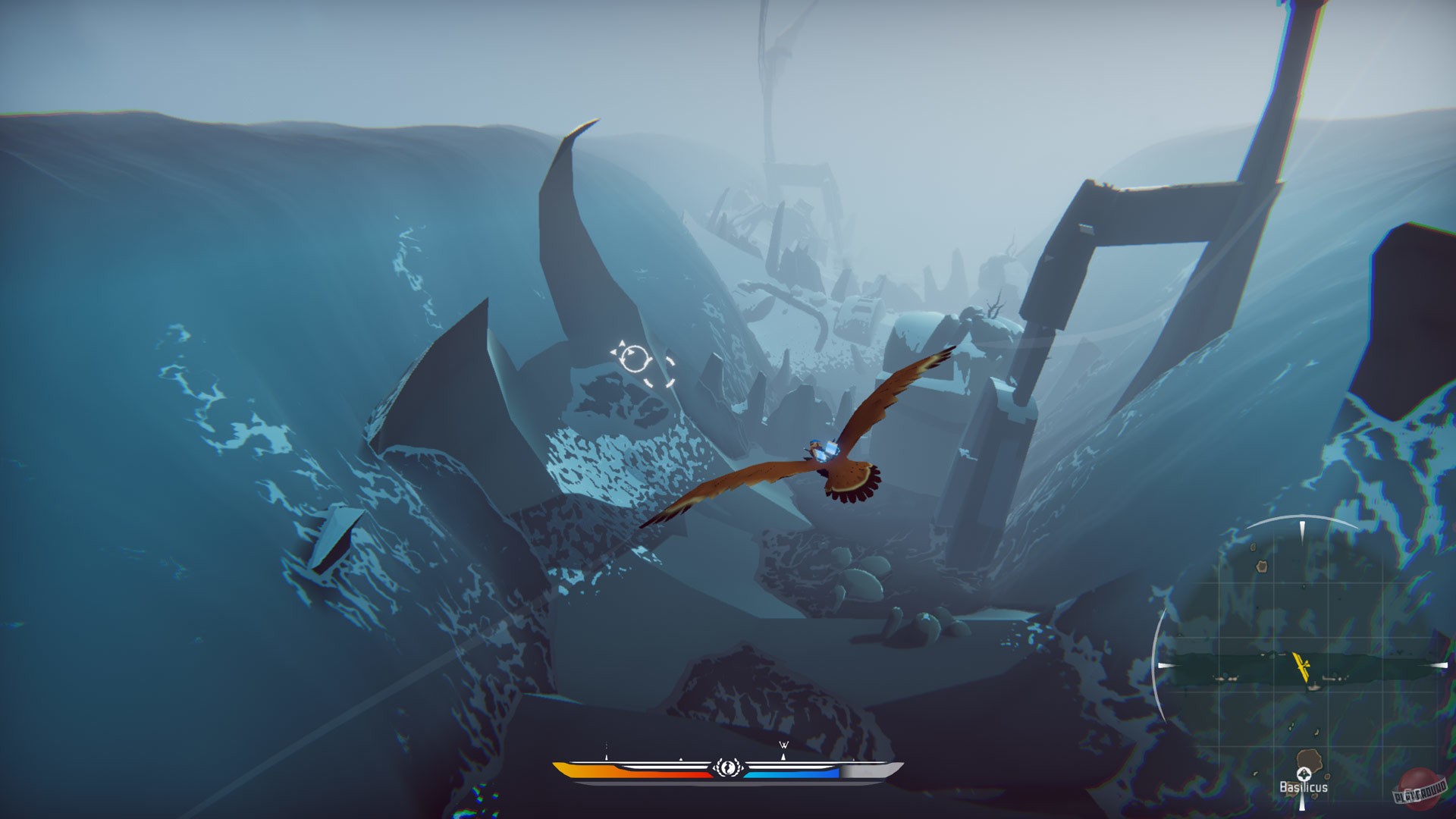Select the yellow player arrow on the minimap
Viewport: 1456px width, 819px height.
pos(1302,667)
